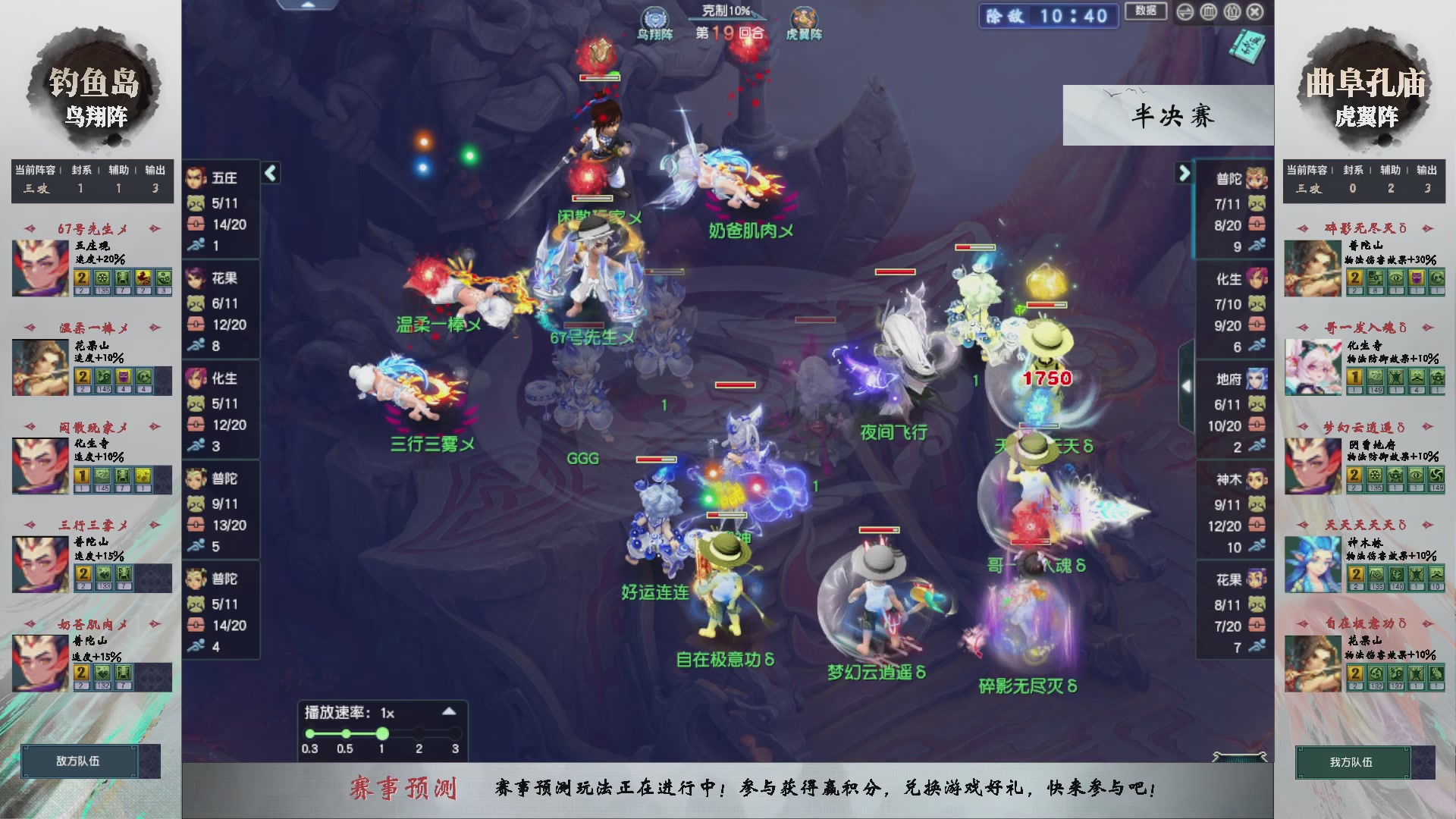Collapse the left unit roster with its arrow chevron
The height and width of the screenshot is (819, 1456).
pos(270,173)
